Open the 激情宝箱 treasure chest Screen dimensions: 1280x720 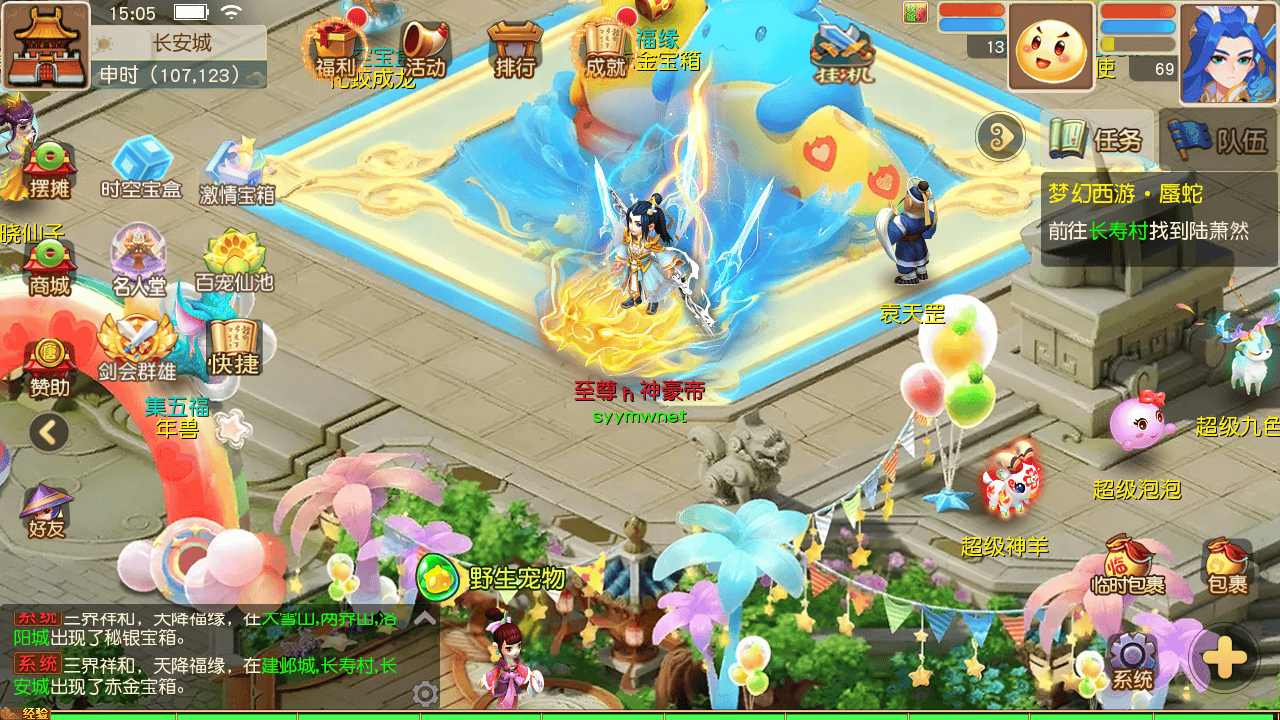click(x=237, y=172)
